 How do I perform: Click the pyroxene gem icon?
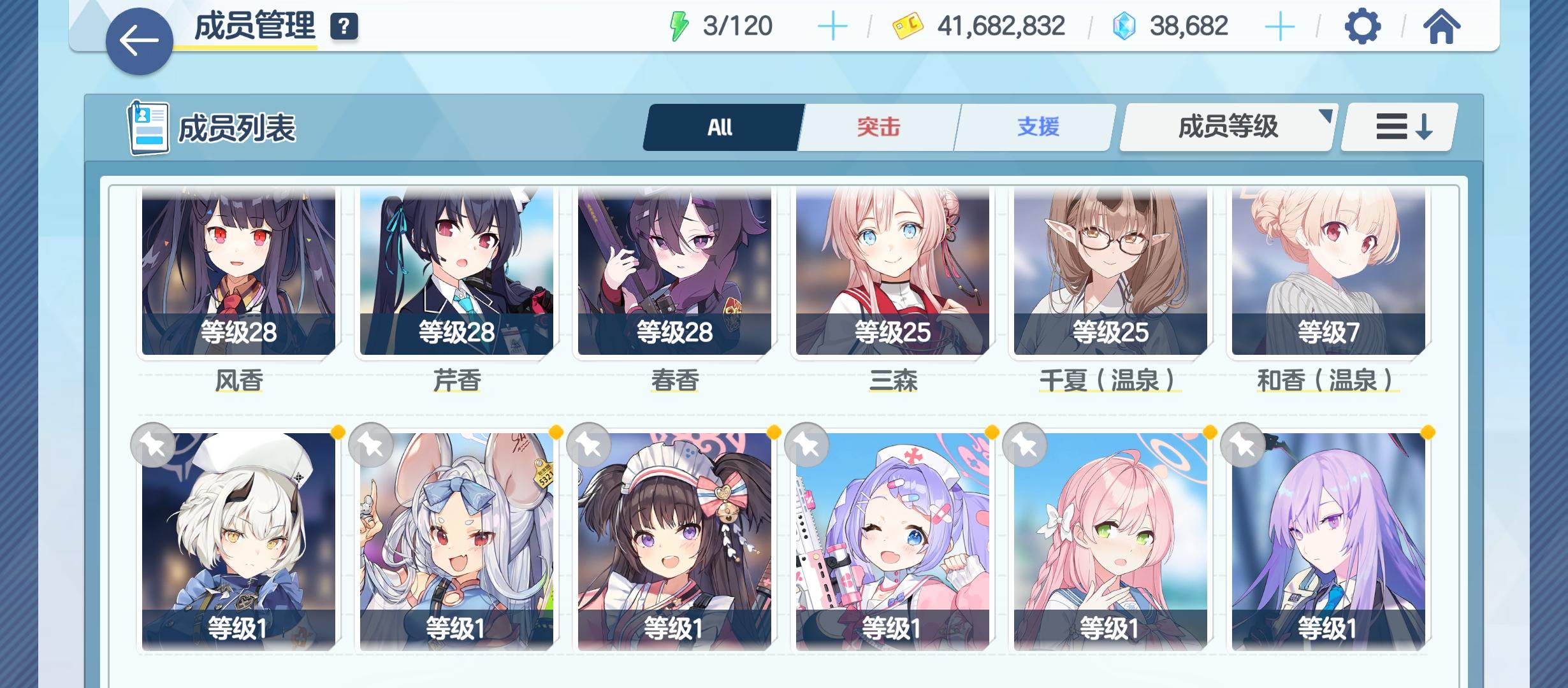(x=1125, y=25)
